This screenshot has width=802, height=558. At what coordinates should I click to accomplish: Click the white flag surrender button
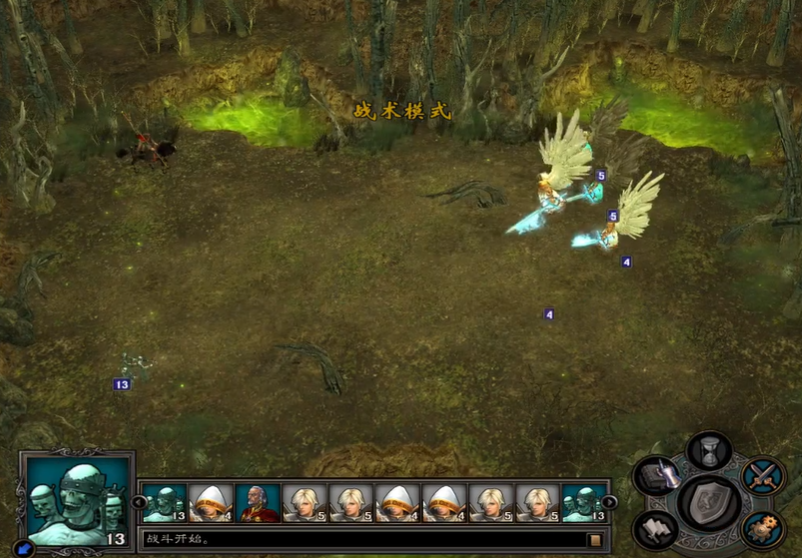[656, 527]
